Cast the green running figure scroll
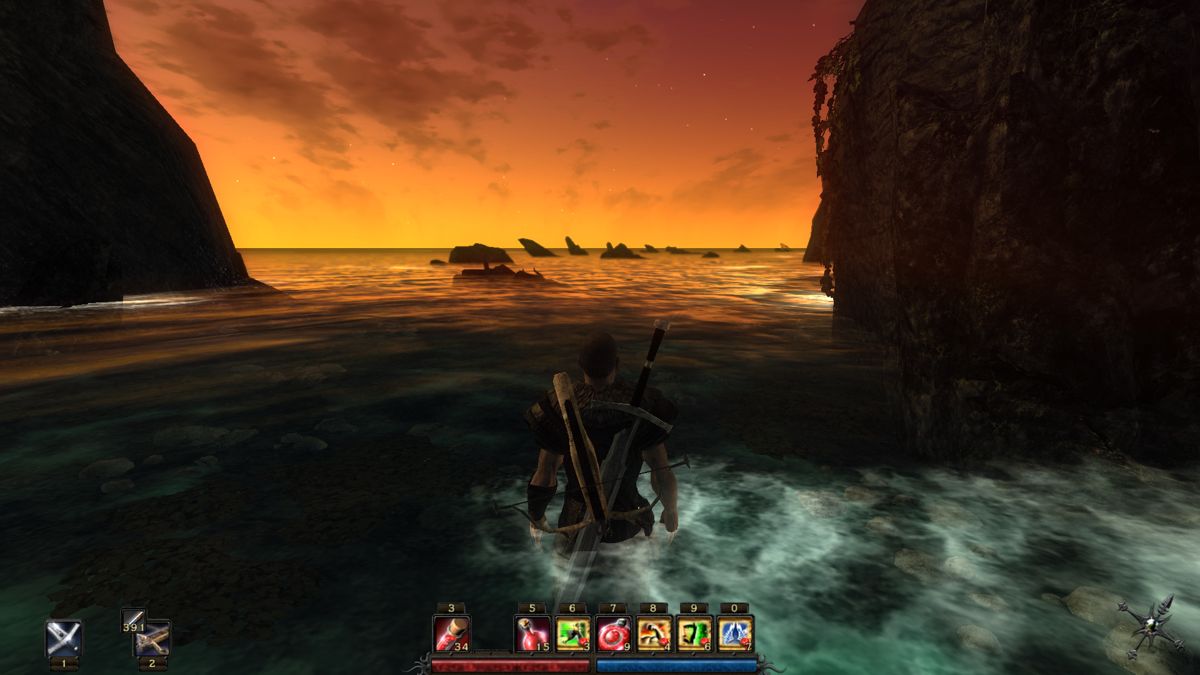Viewport: 1200px width, 675px height. [572, 633]
